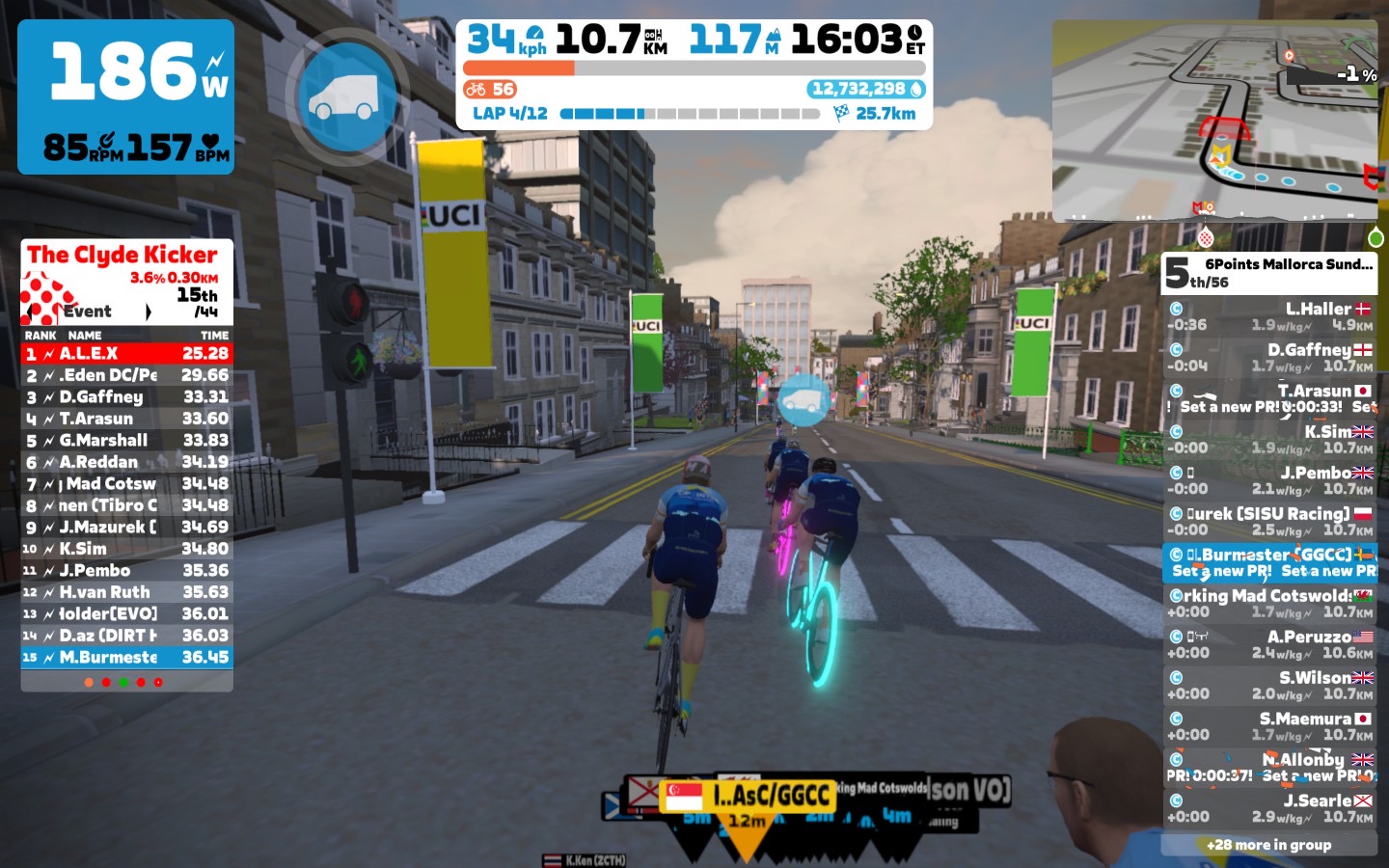Choose J.Mazurek on the segment leaderboard

pyautogui.click(x=126, y=528)
